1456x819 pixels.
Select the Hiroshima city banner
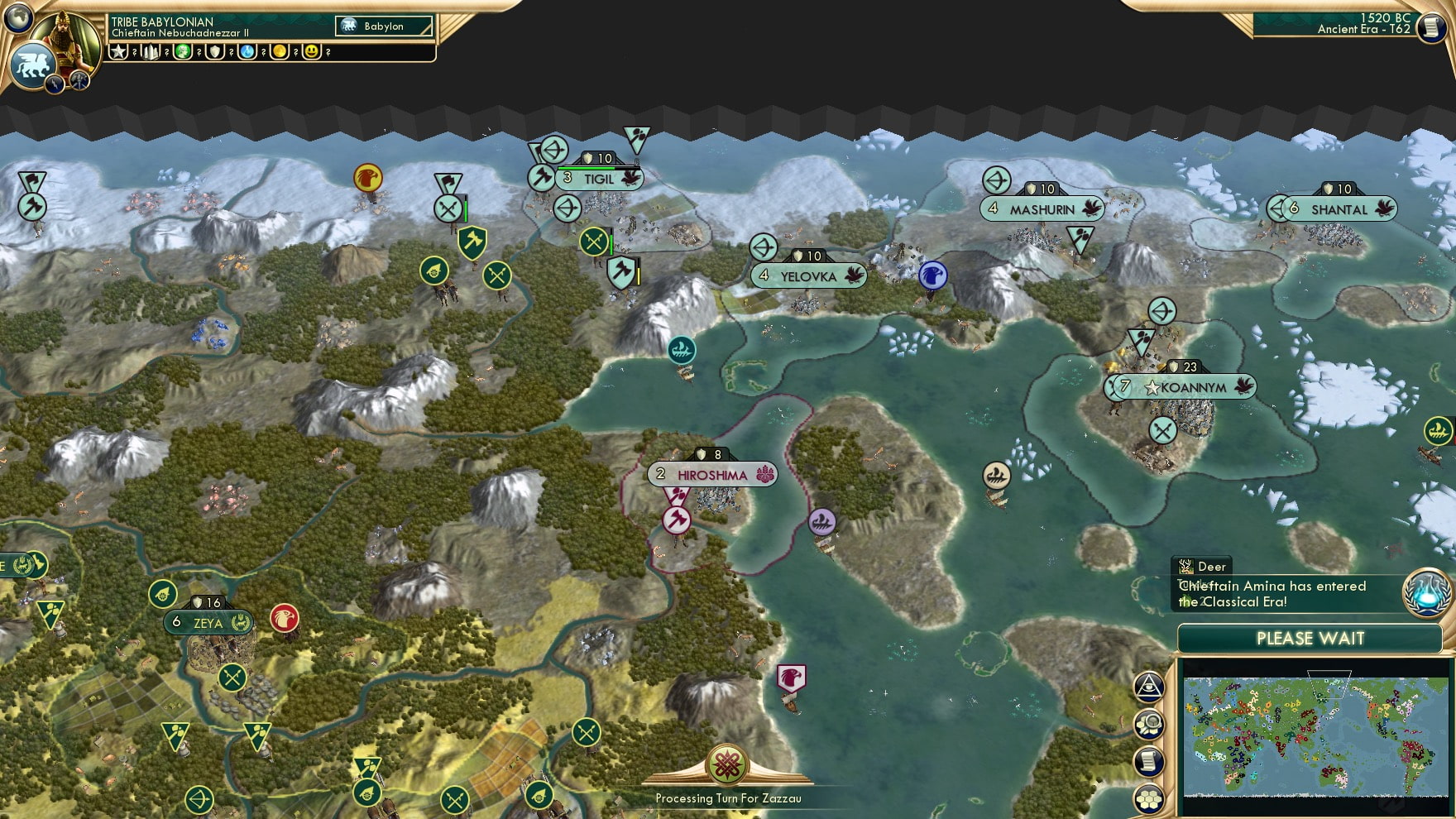click(x=711, y=473)
